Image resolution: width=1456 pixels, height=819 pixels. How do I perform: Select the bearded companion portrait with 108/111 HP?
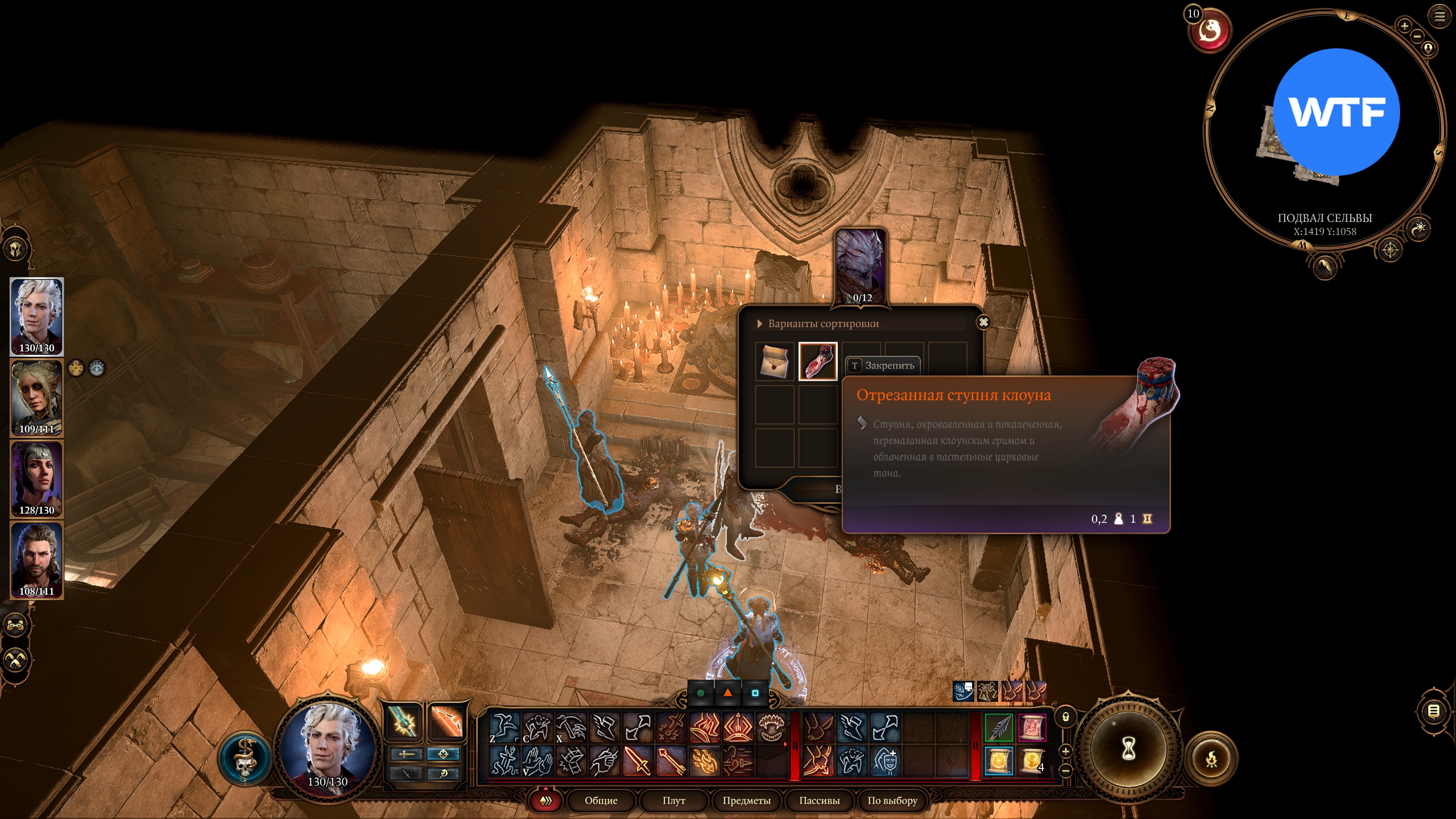(37, 560)
